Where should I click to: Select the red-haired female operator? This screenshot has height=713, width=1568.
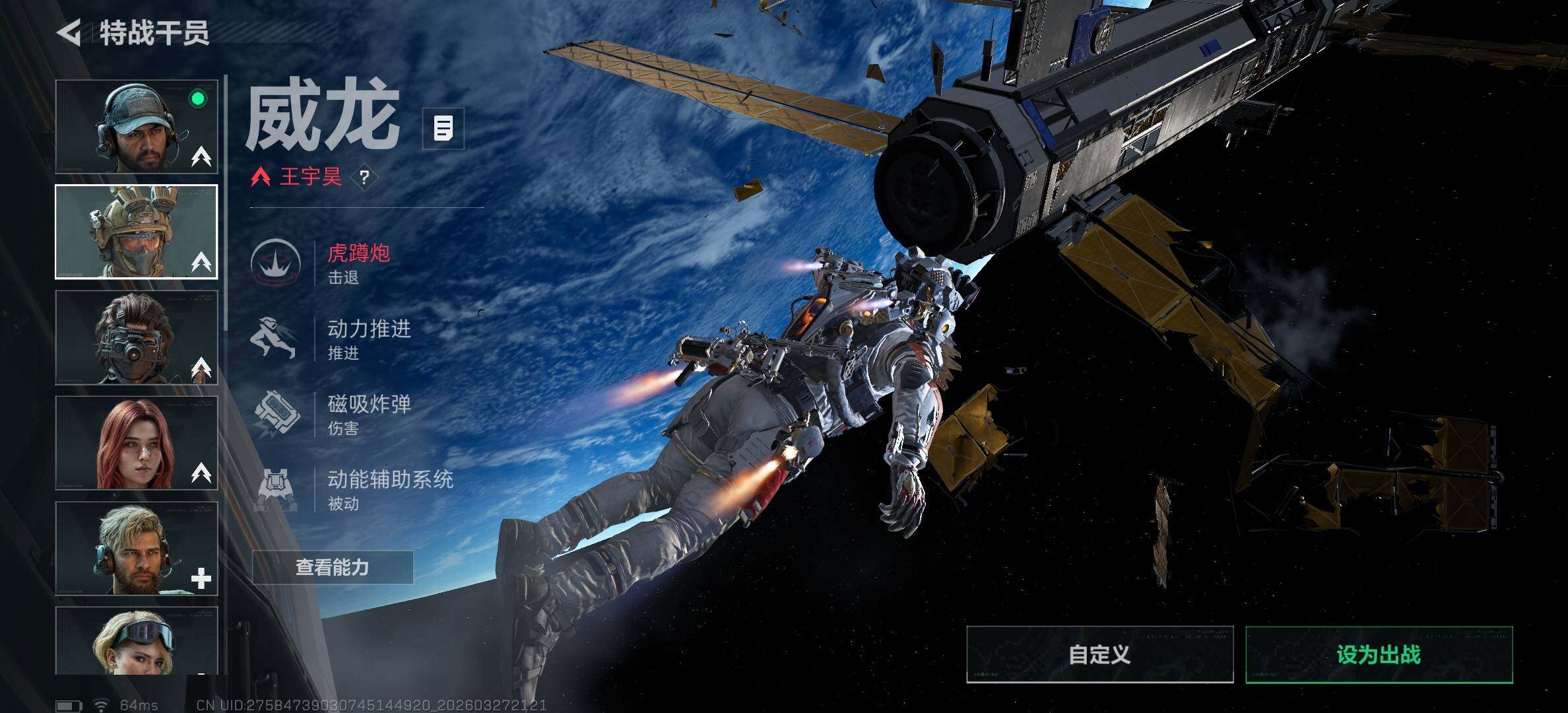(x=137, y=443)
